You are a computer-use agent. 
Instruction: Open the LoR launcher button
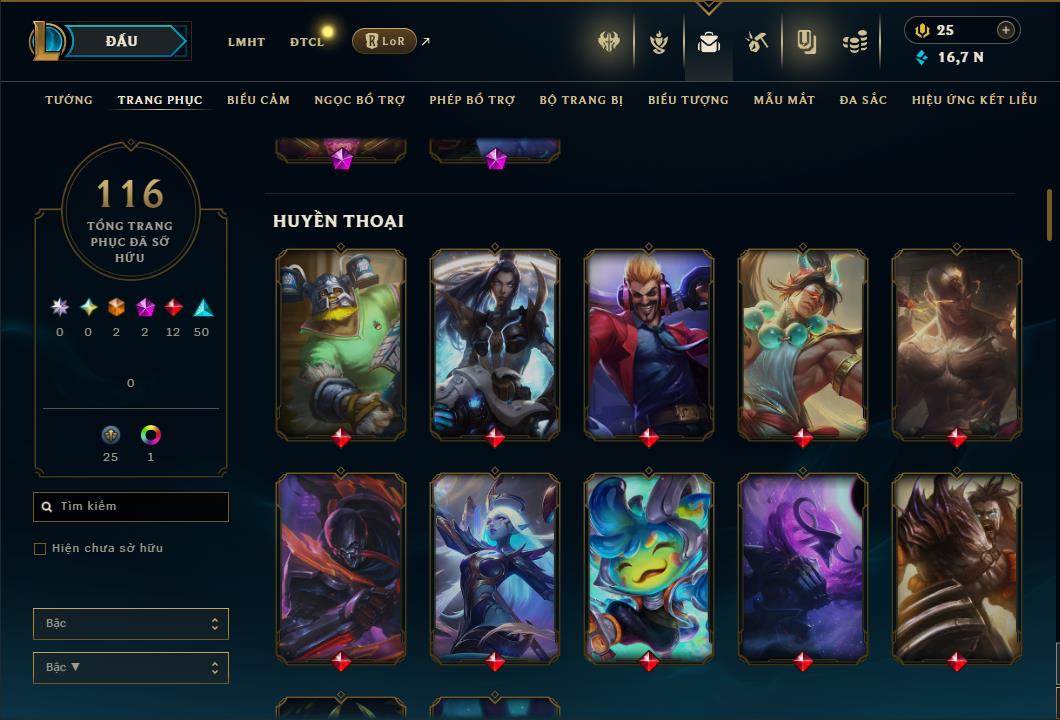tap(384, 41)
